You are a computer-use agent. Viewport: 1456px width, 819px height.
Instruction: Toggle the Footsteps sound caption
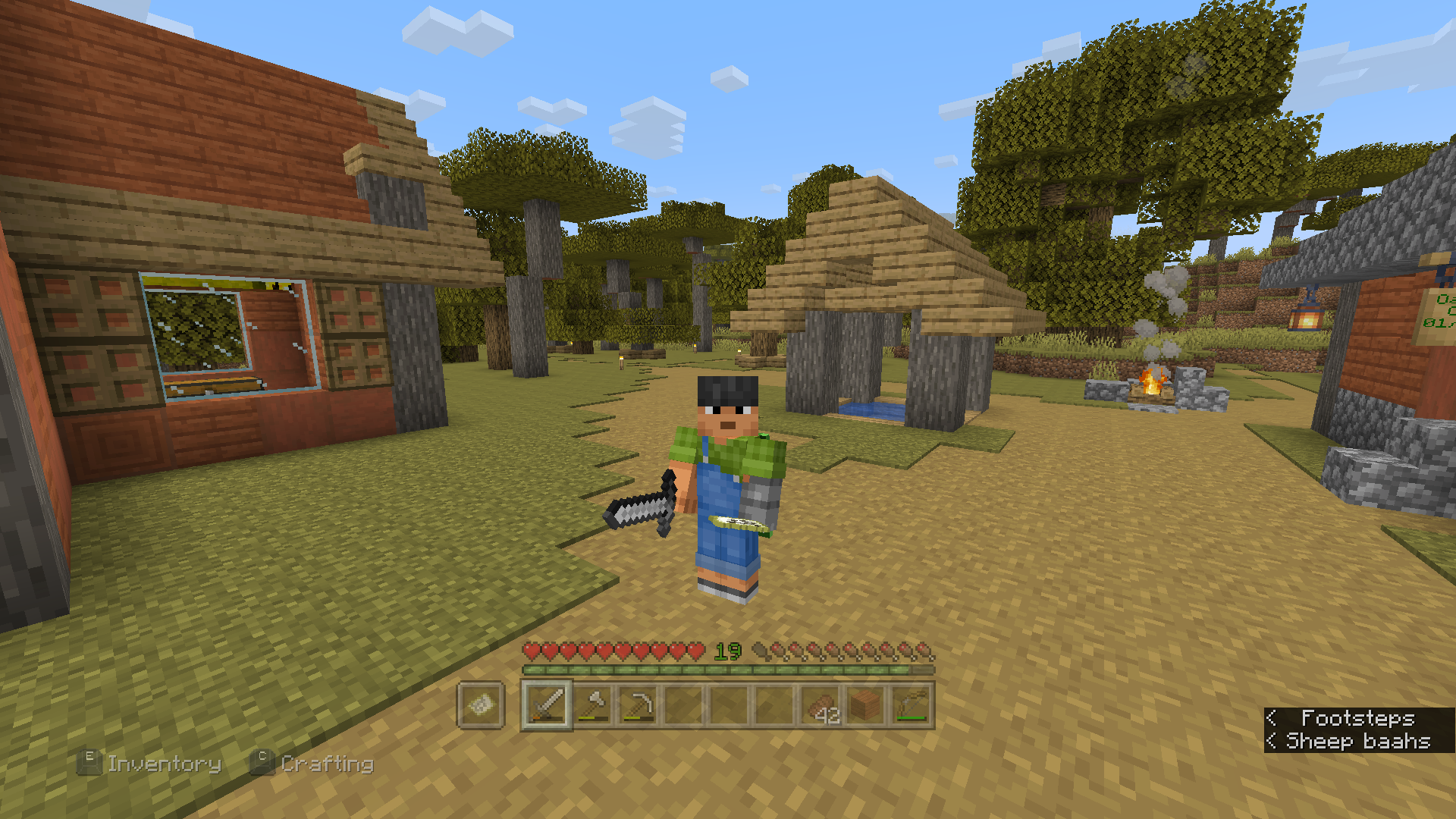(1357, 717)
